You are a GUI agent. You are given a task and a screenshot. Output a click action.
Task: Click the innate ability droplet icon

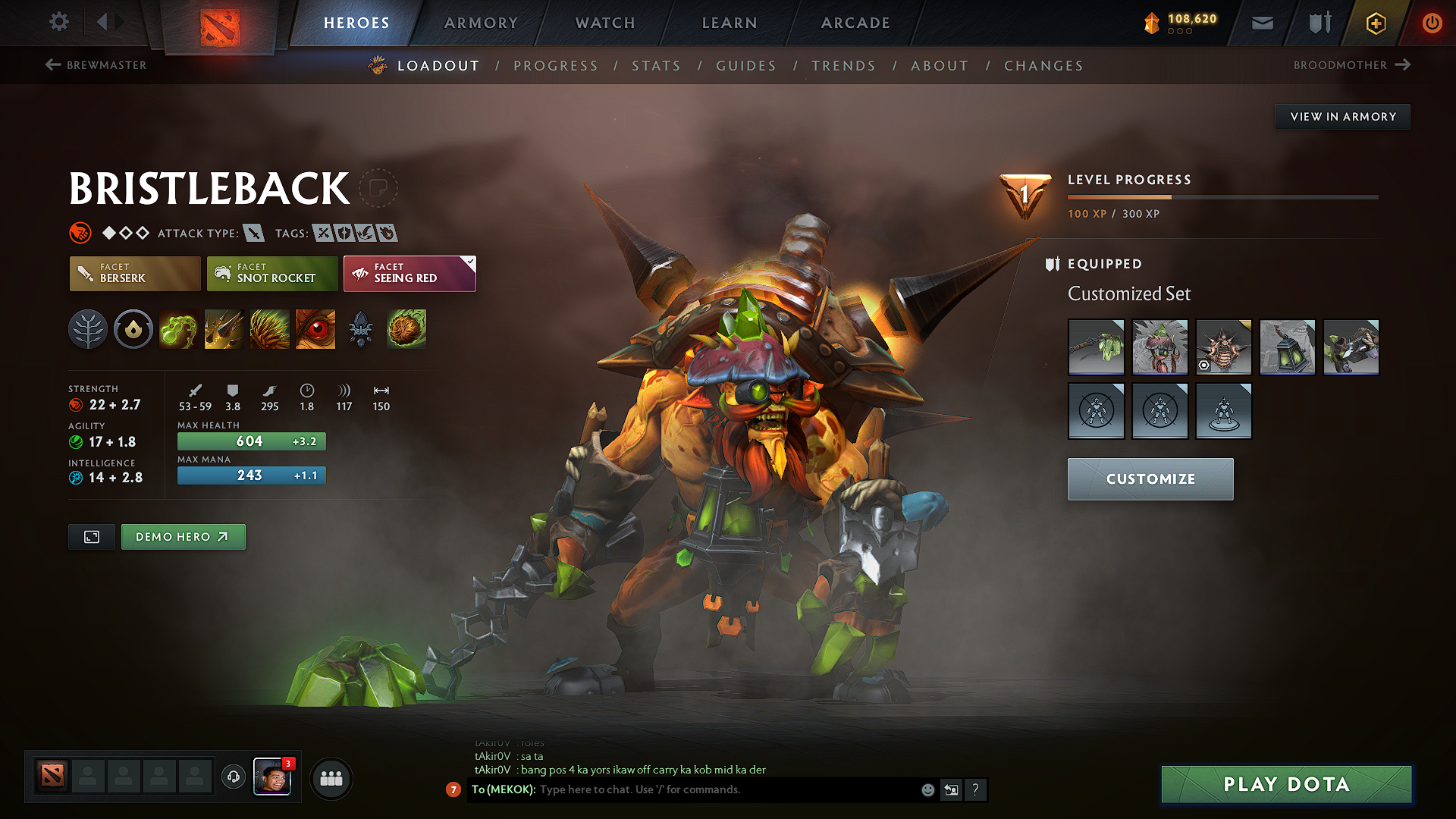pos(133,329)
